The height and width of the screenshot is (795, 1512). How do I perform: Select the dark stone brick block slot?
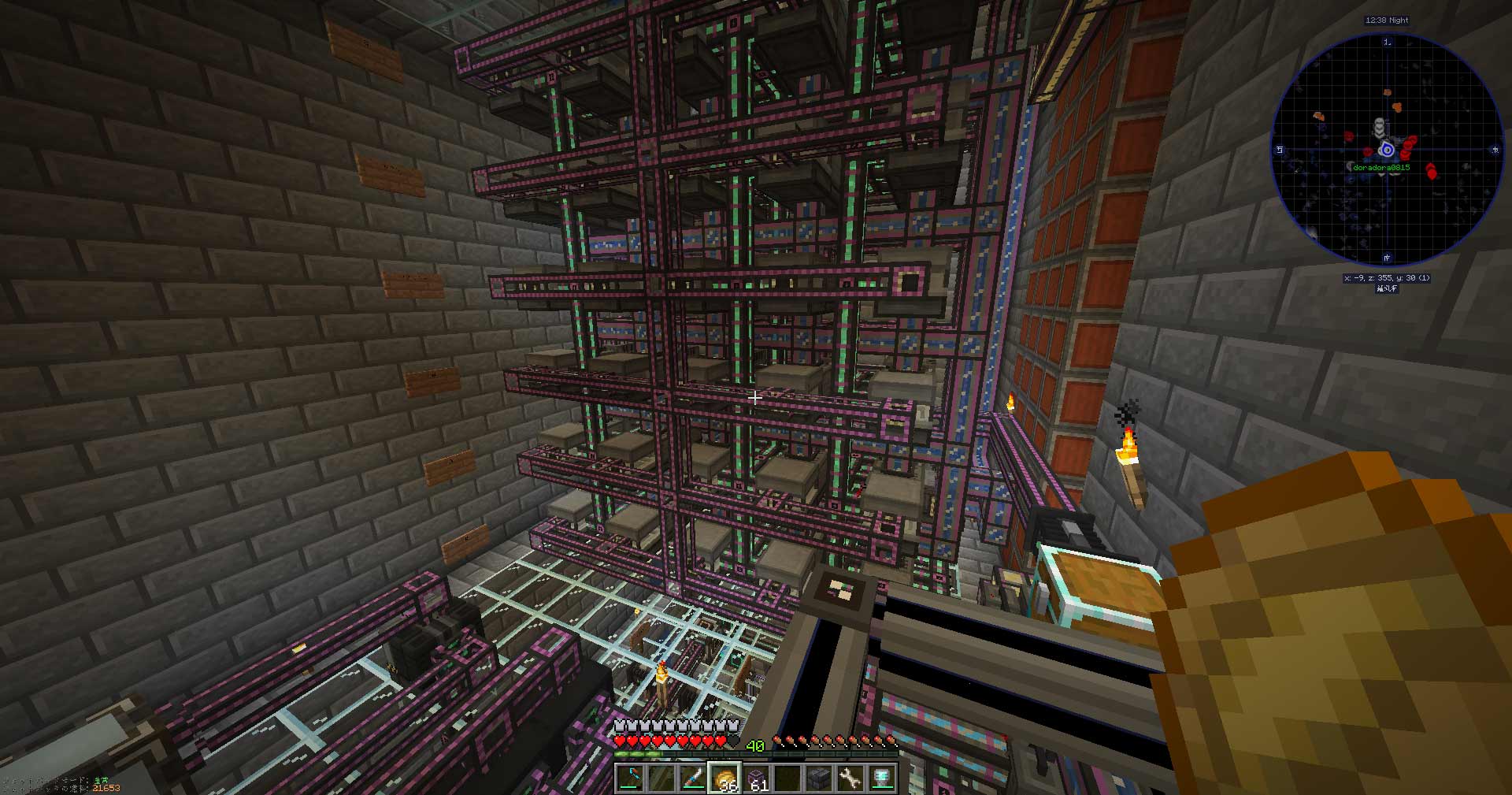click(820, 778)
